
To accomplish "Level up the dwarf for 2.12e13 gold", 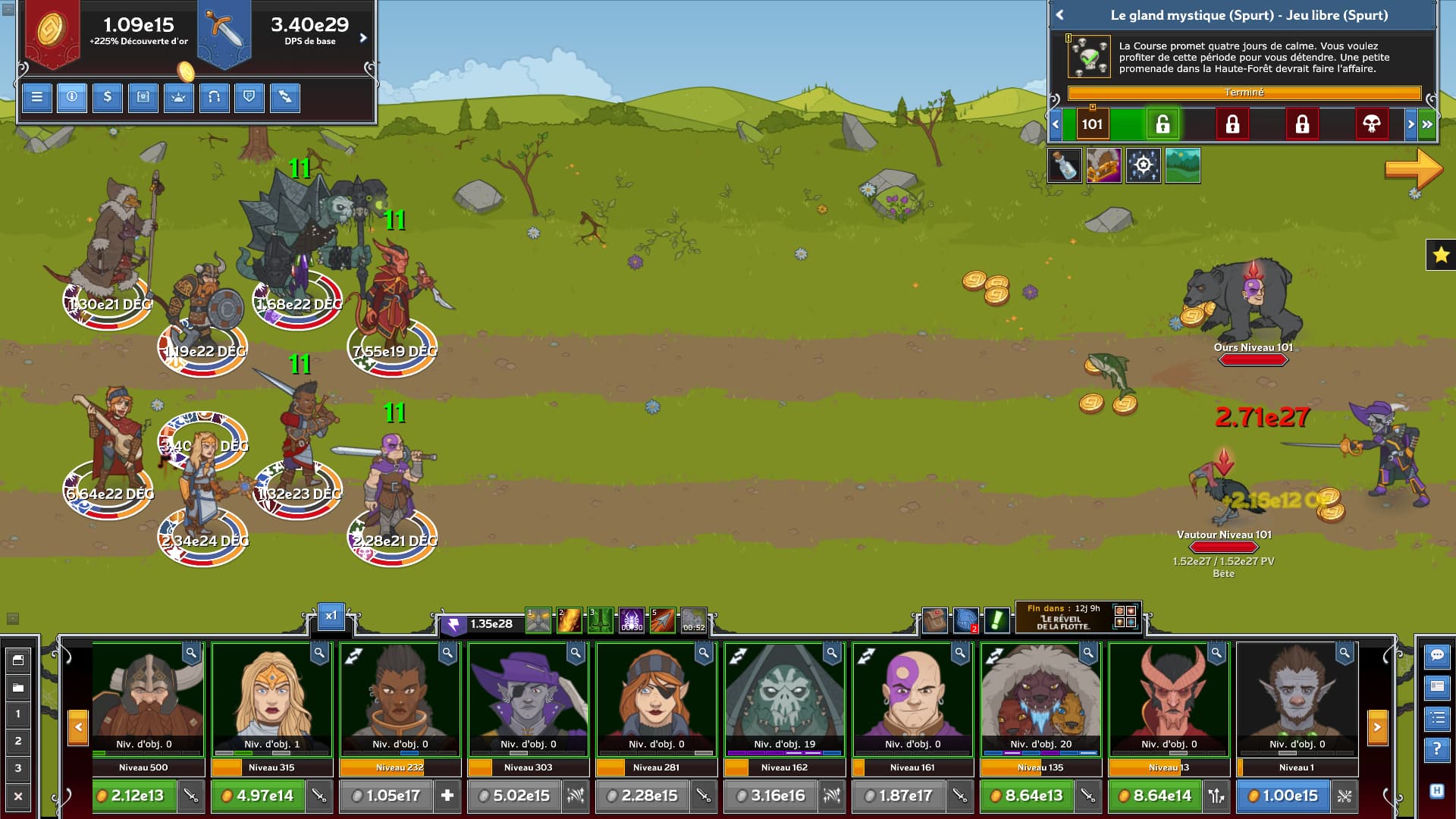I will [134, 795].
